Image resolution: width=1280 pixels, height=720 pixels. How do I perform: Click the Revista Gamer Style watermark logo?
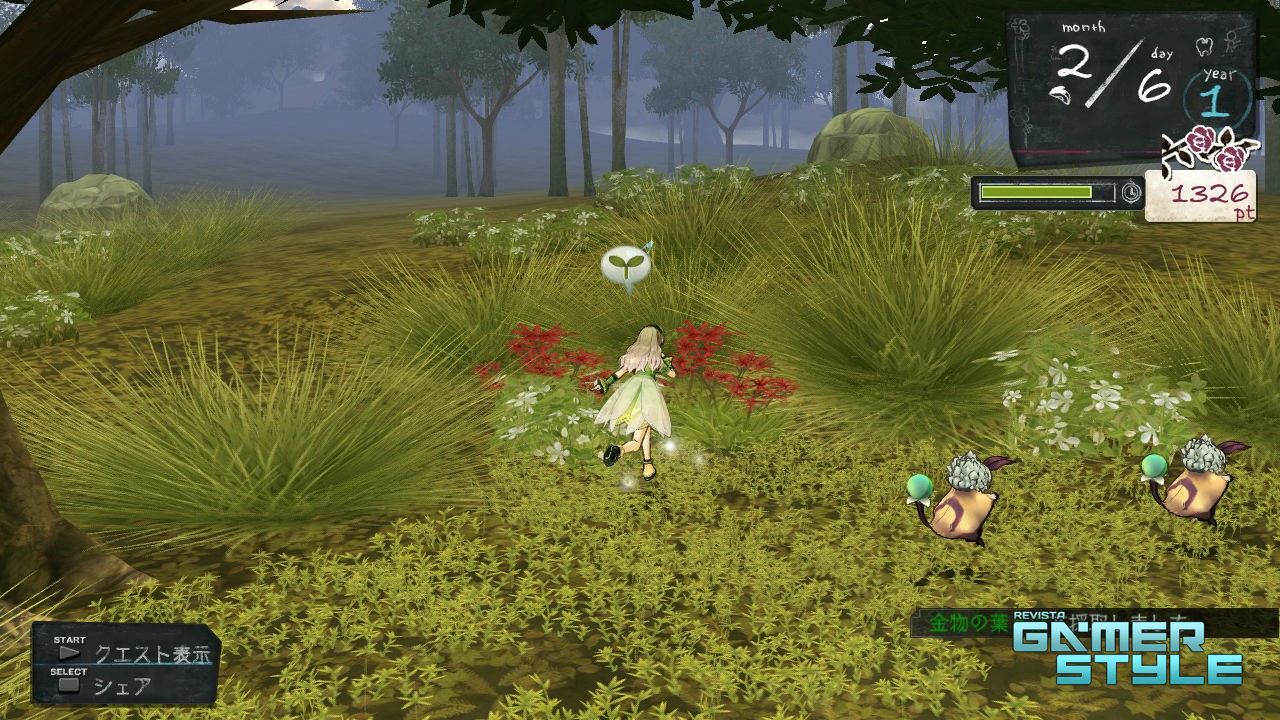(1127, 650)
